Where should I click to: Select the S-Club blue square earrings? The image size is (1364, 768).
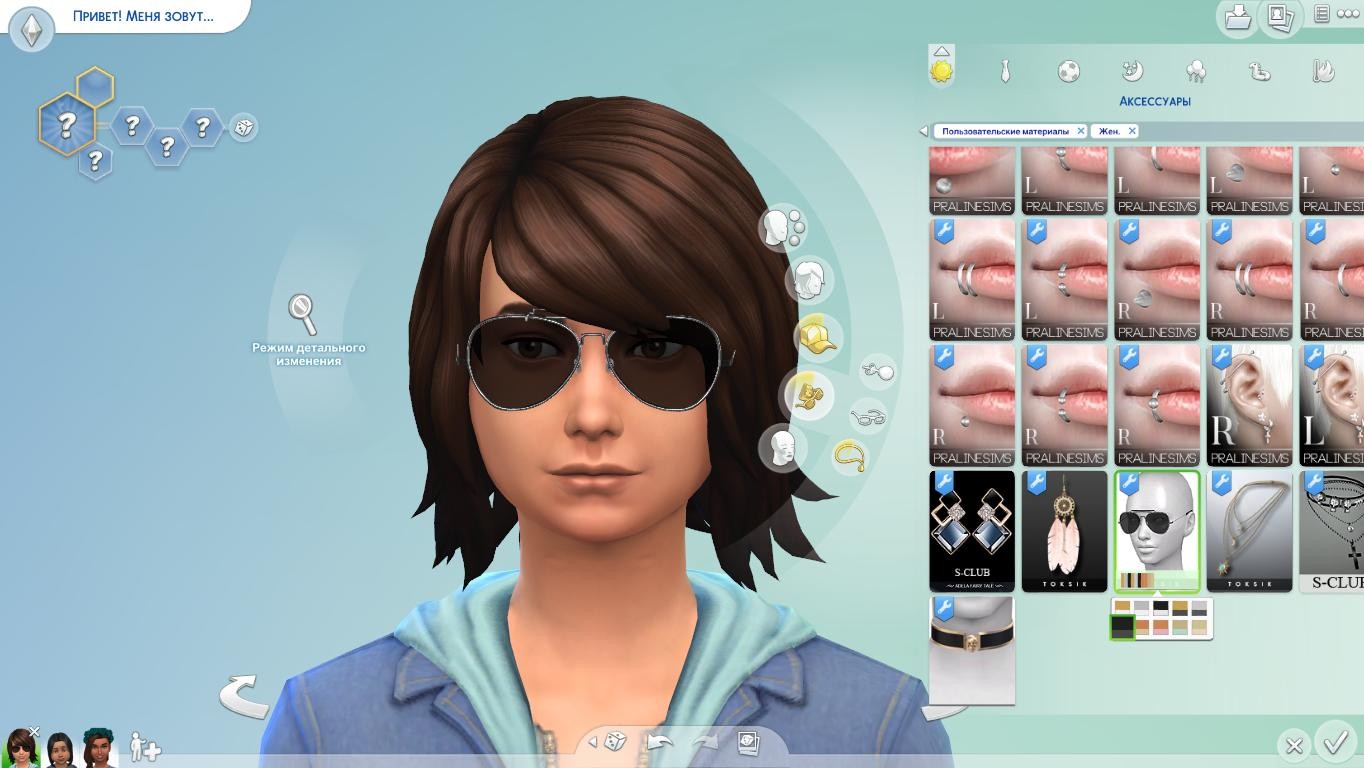(972, 531)
